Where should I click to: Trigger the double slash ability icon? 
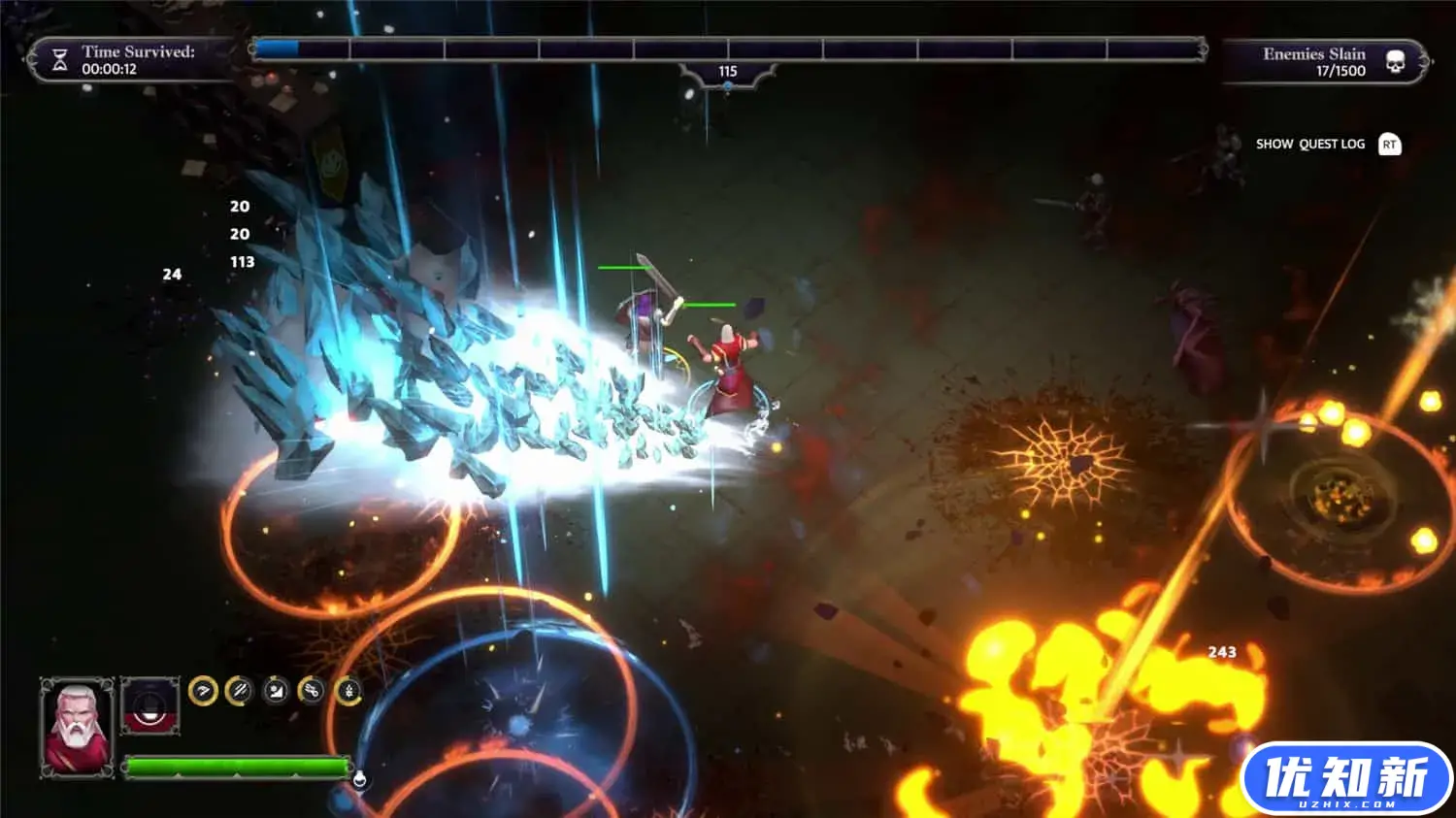(x=239, y=691)
